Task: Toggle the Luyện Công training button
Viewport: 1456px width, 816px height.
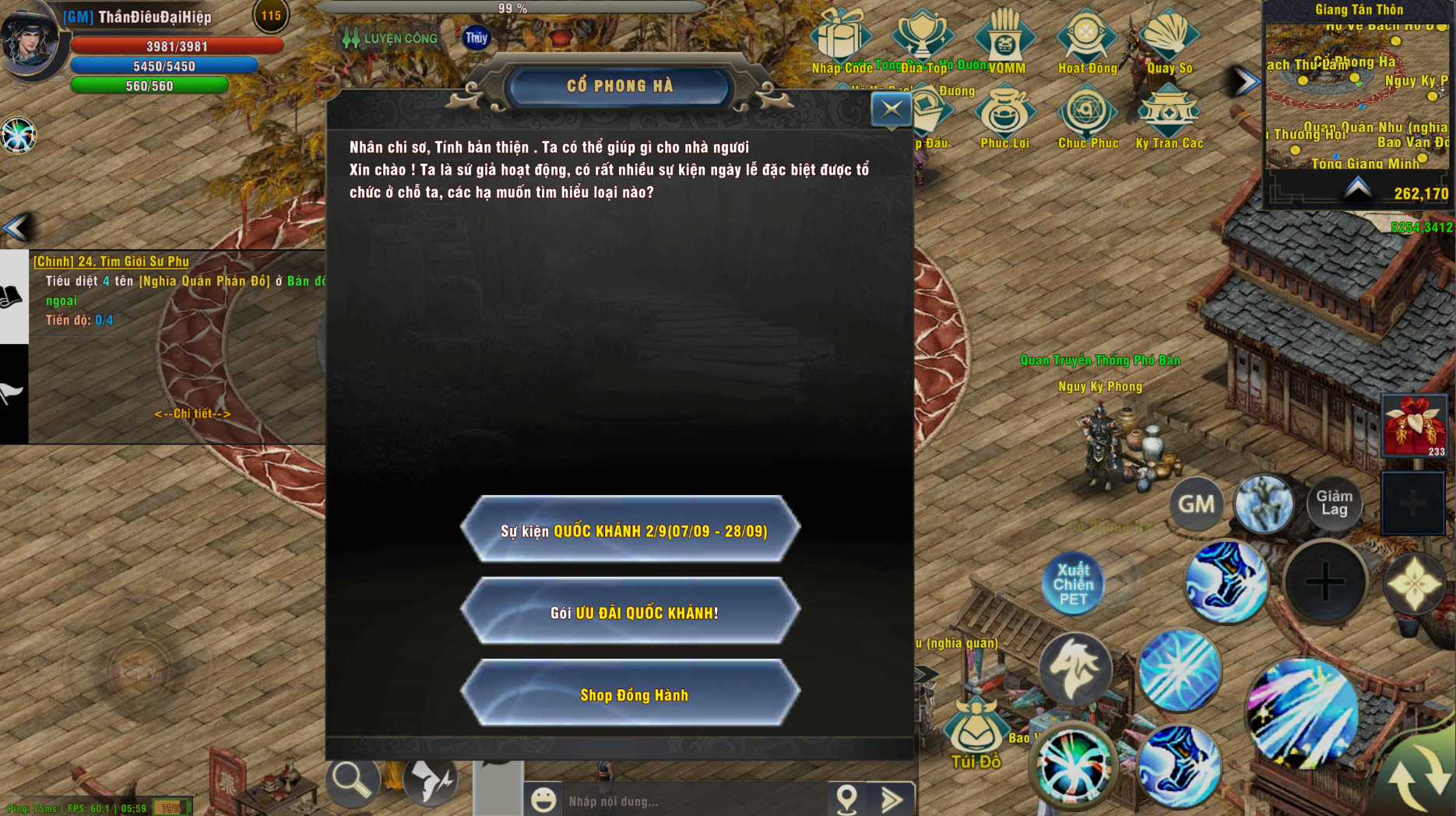Action: (391, 38)
